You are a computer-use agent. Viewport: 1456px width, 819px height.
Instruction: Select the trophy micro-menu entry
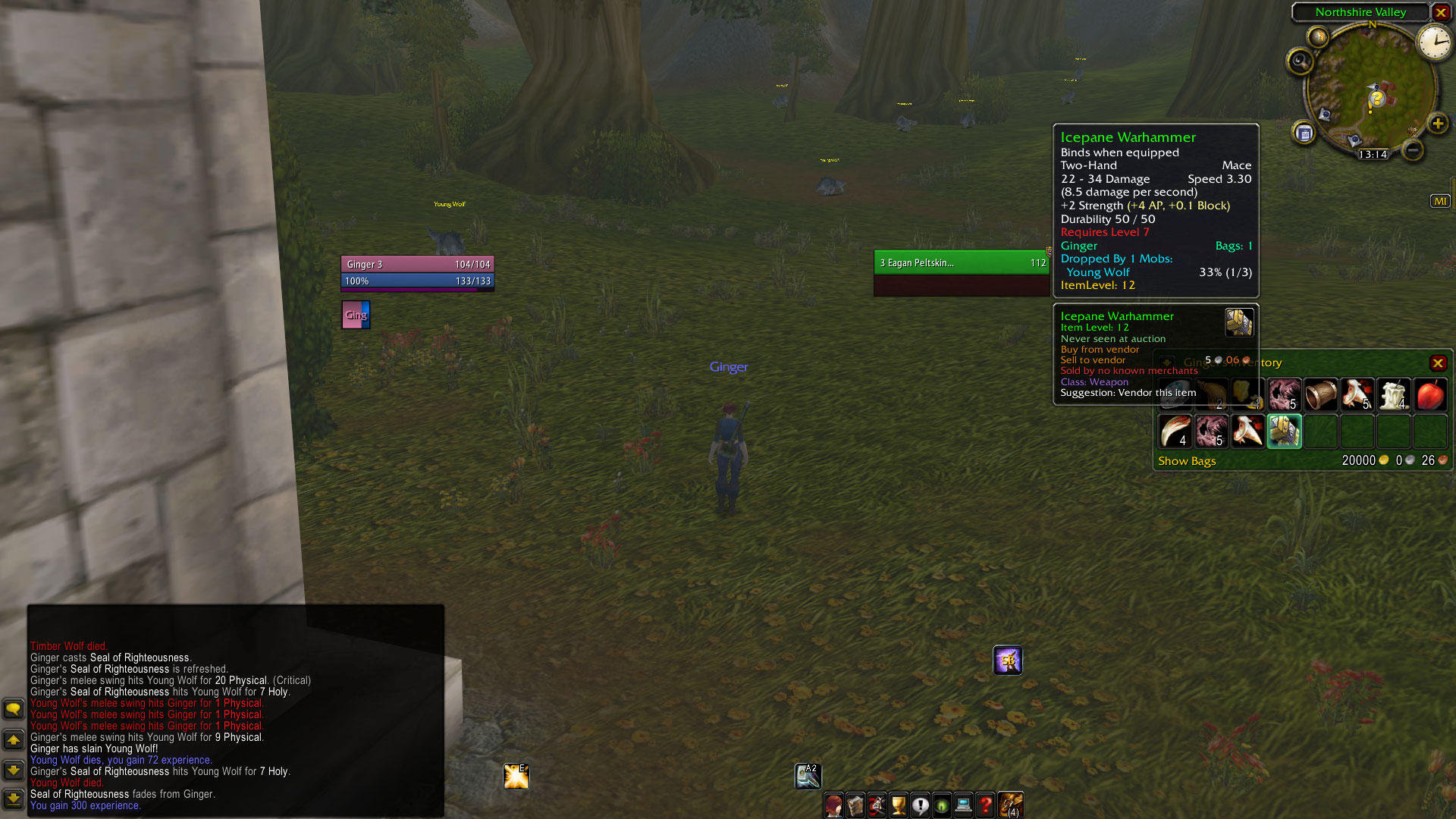899,805
